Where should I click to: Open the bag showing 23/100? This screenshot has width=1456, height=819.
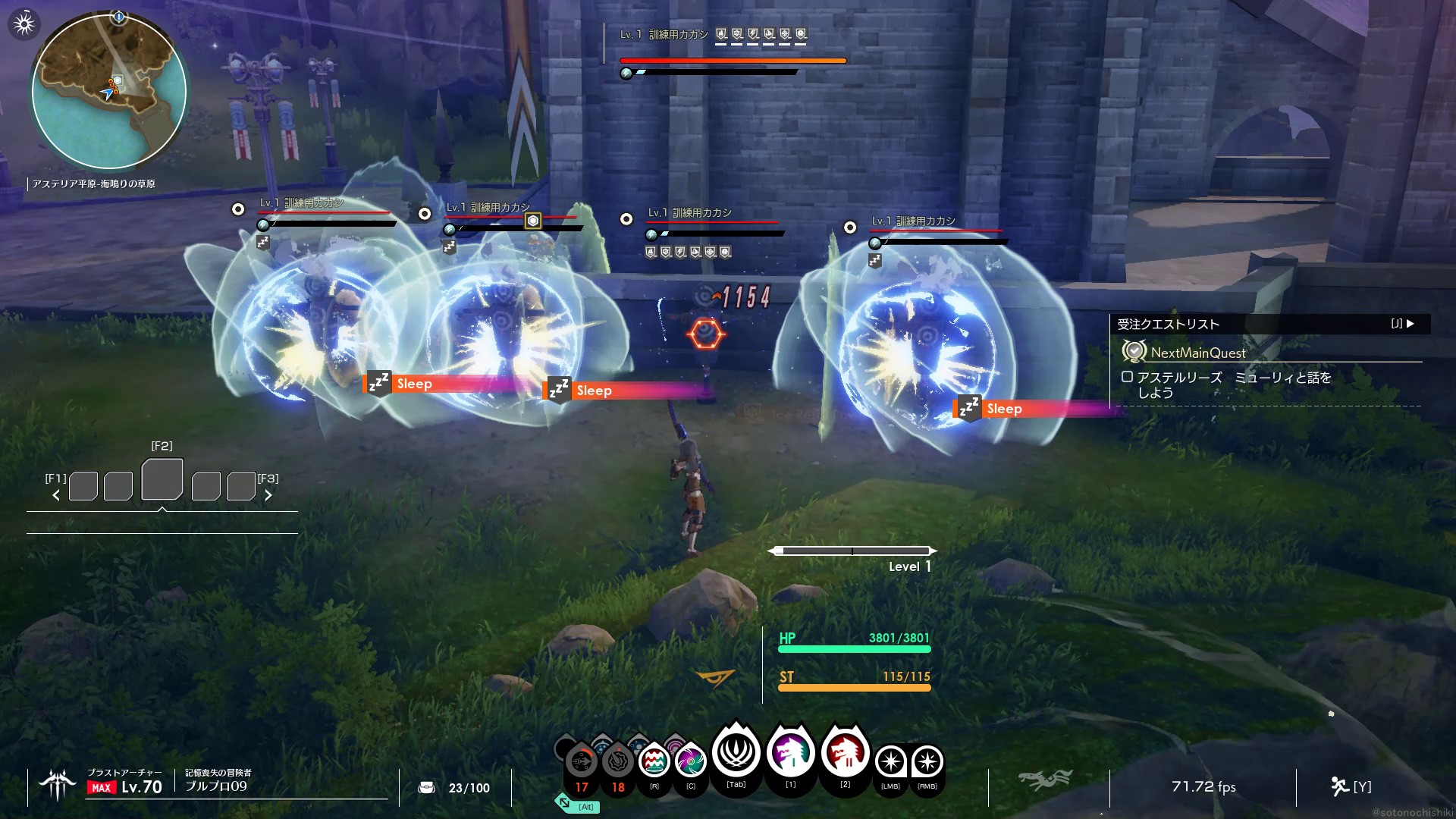[427, 788]
